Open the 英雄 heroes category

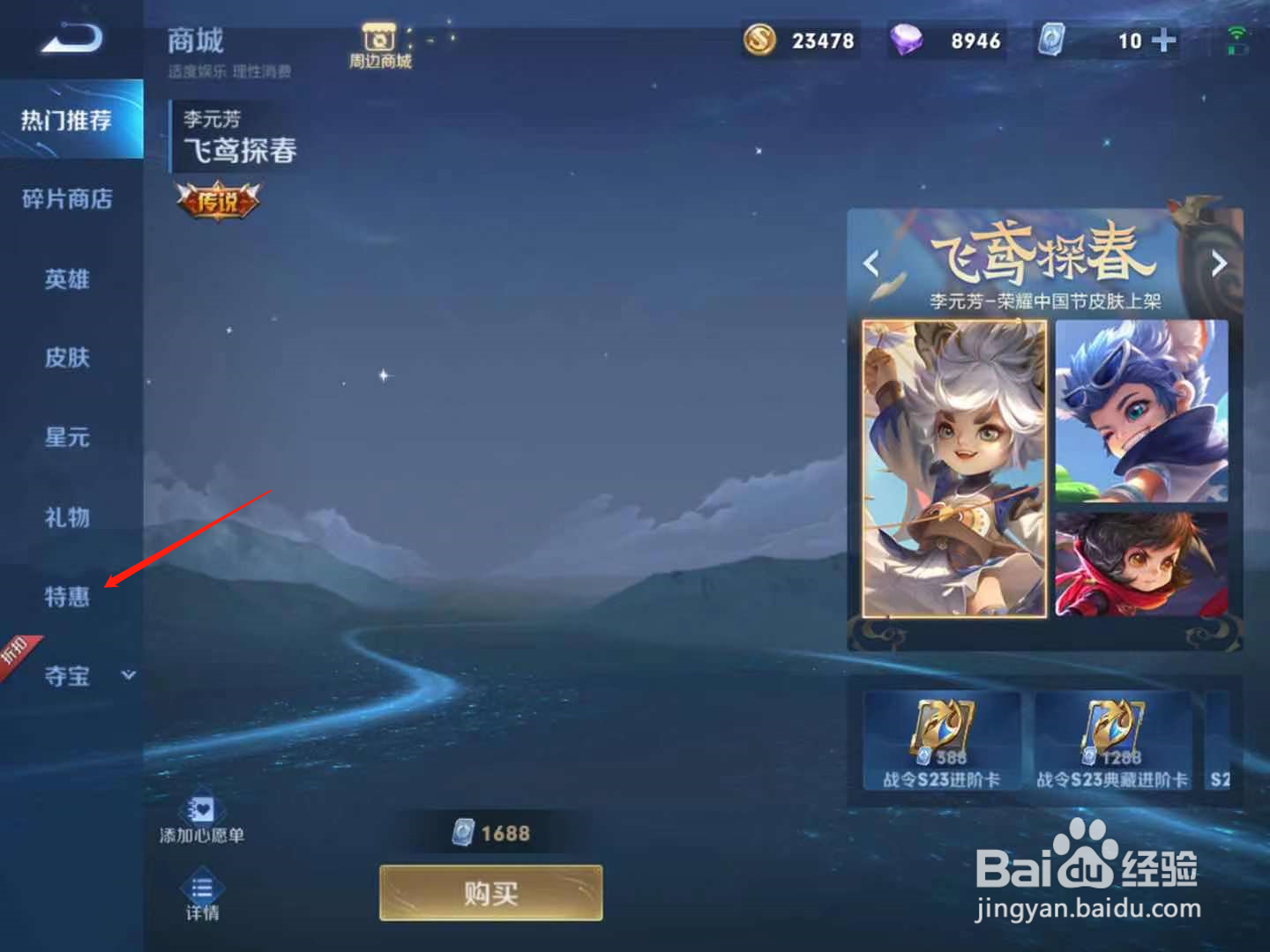point(66,279)
